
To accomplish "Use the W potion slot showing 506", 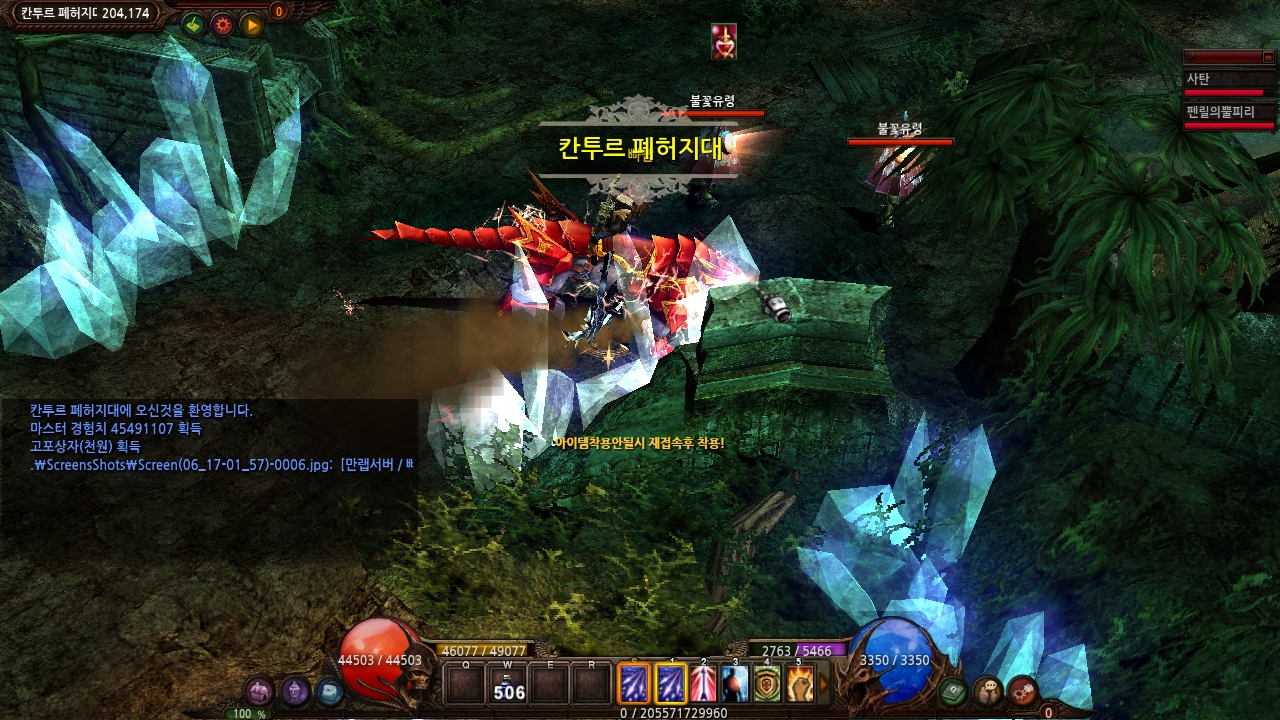I will tap(509, 685).
